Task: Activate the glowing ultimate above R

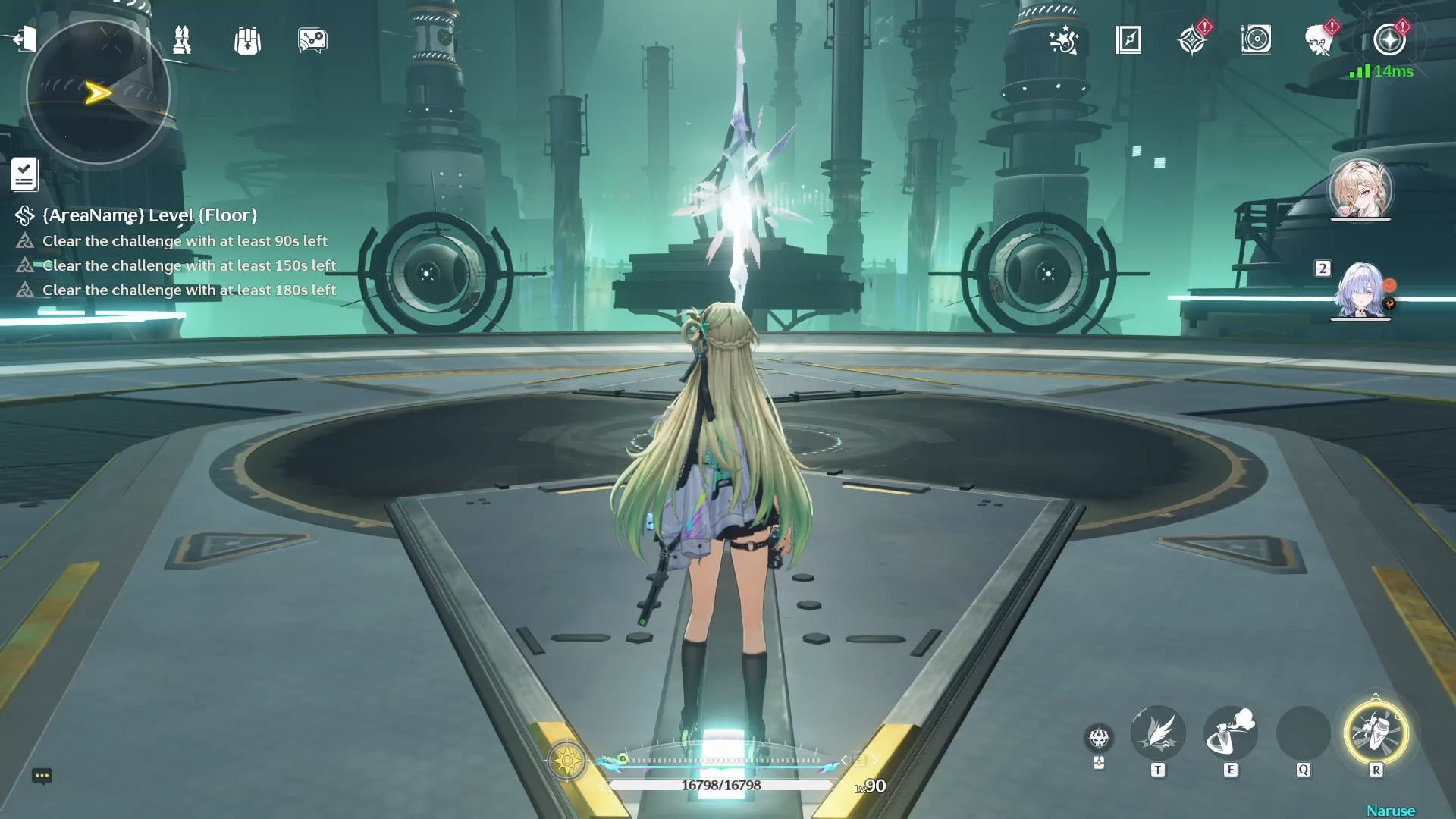Action: 1376,733
